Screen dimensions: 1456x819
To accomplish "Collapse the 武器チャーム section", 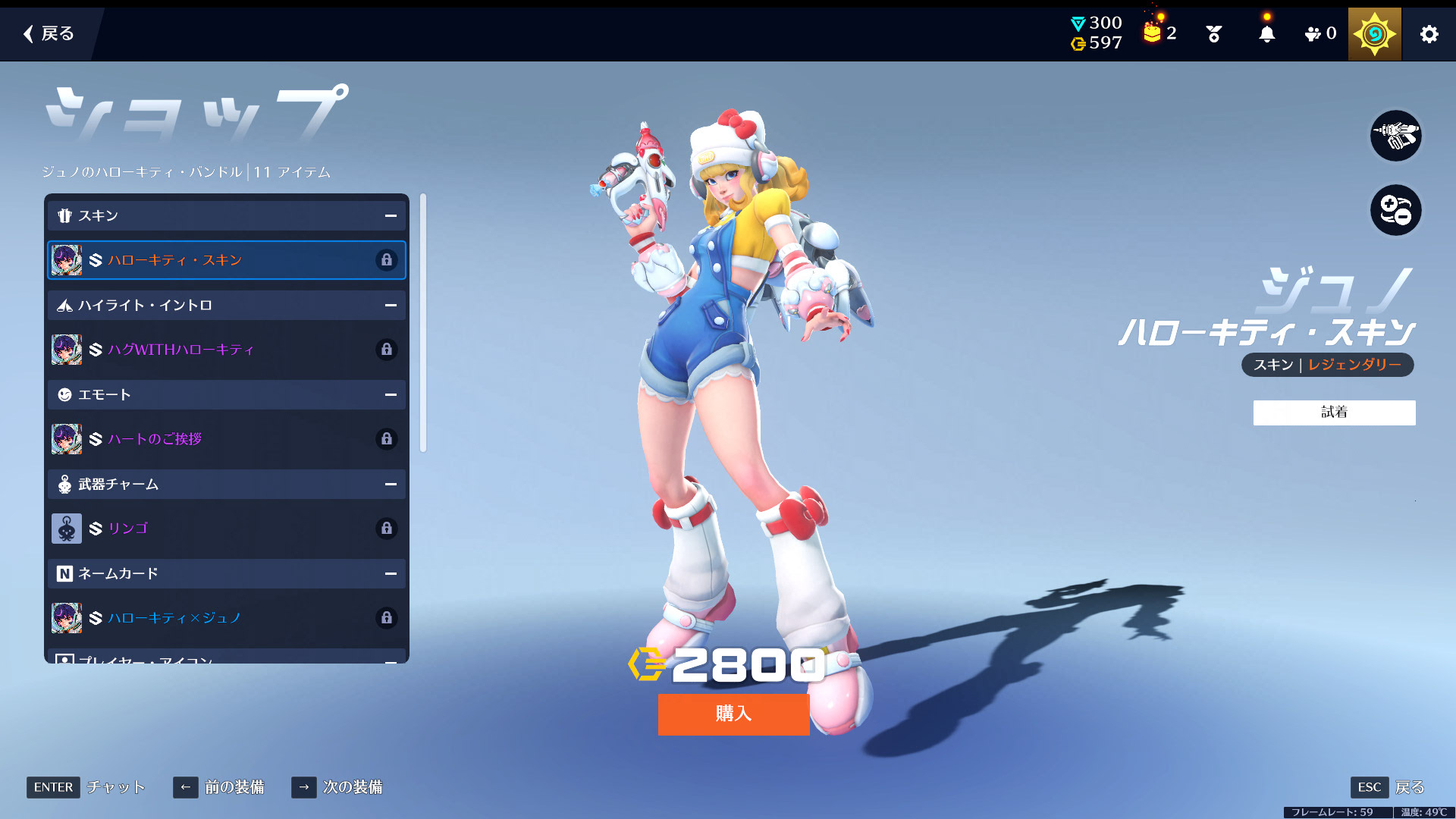I will coord(391,485).
